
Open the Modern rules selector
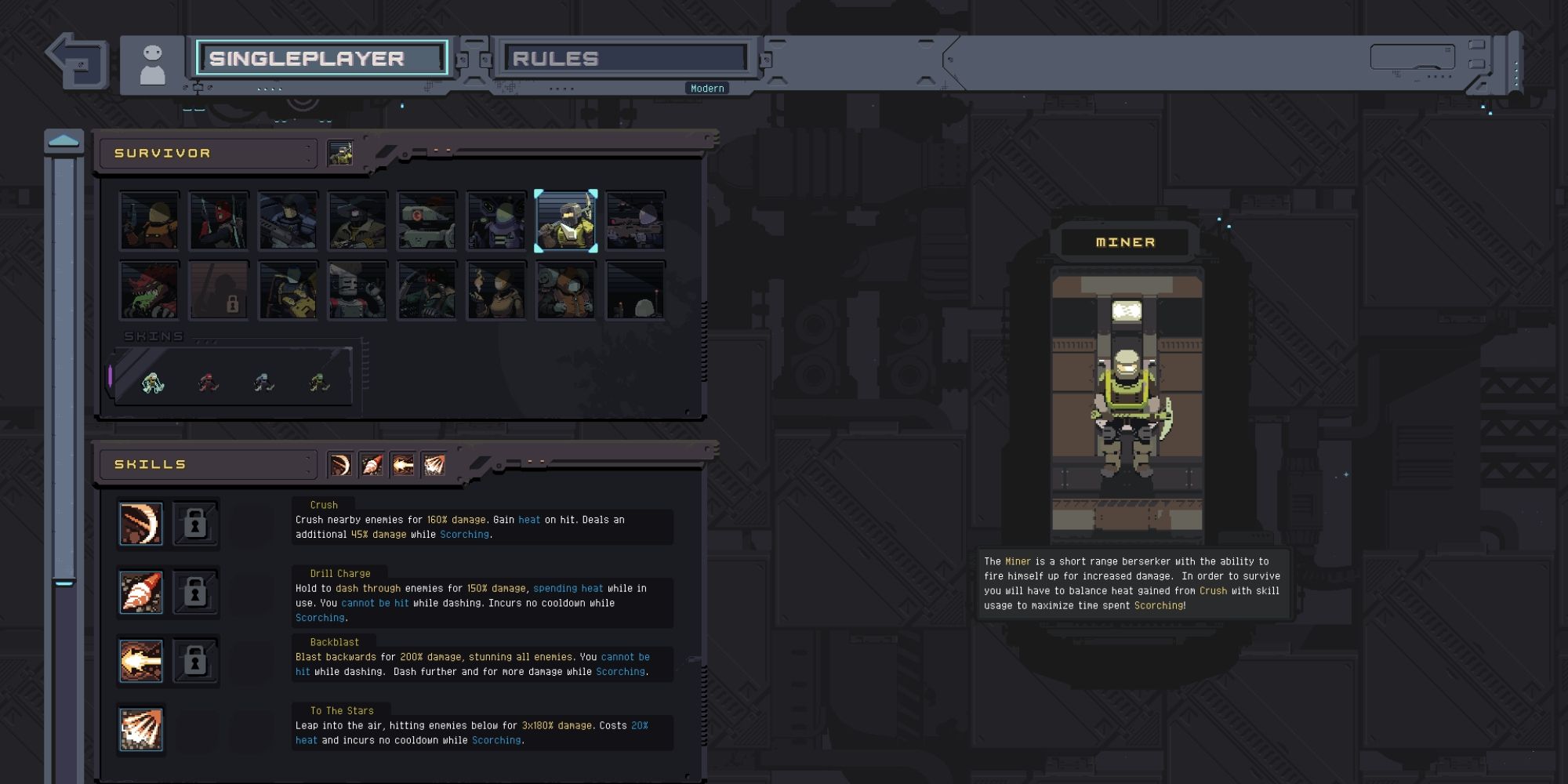707,88
